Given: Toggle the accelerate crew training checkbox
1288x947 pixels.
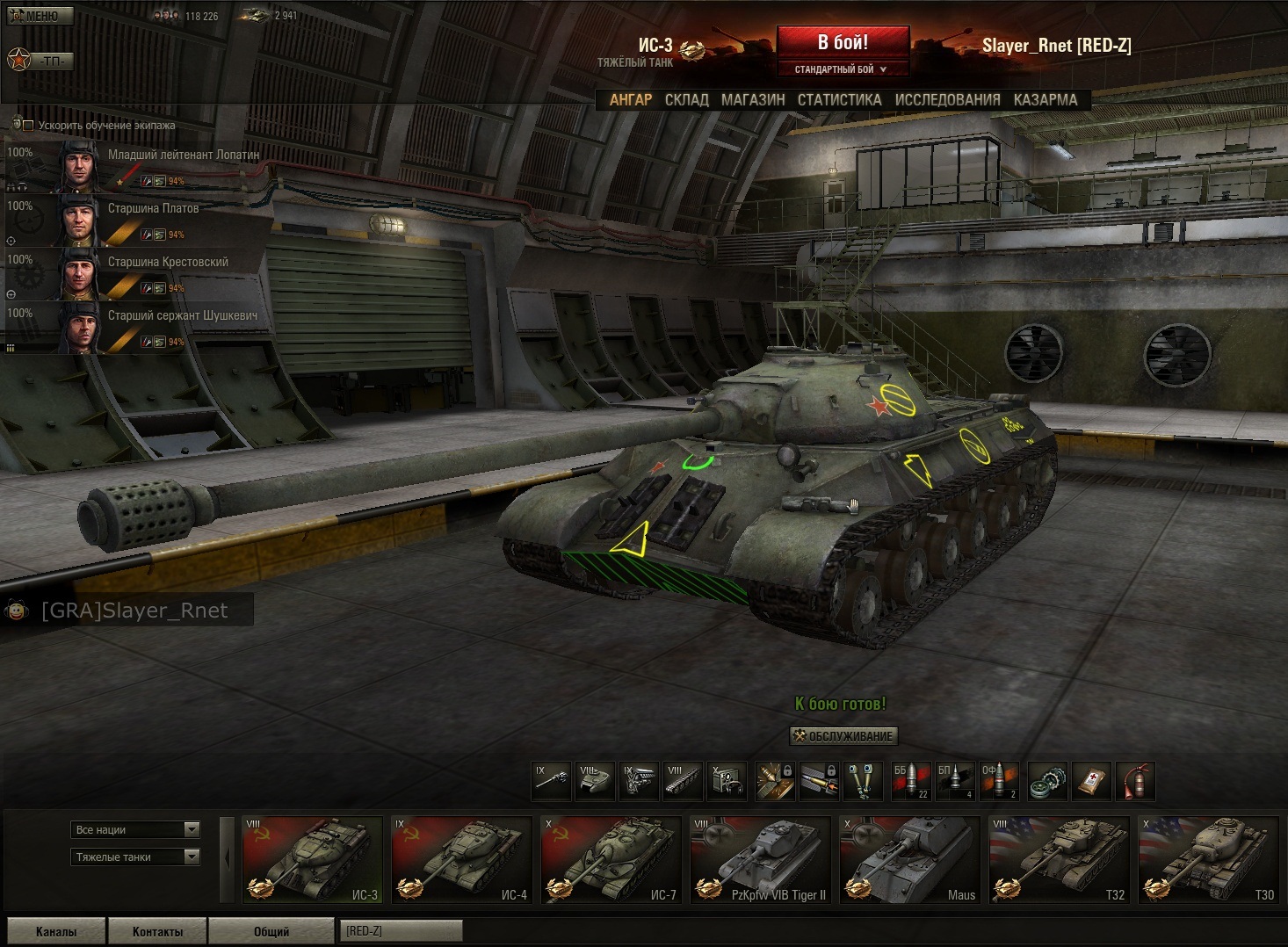Looking at the screenshot, I should (x=28, y=126).
